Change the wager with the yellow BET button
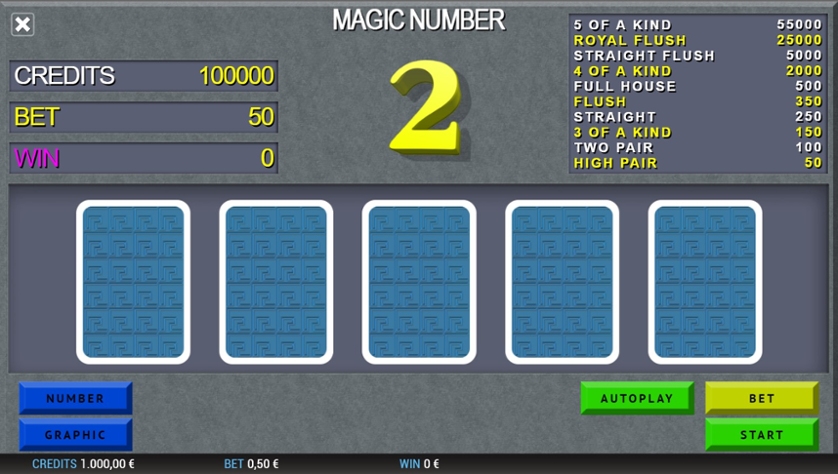838x474 pixels. (762, 398)
